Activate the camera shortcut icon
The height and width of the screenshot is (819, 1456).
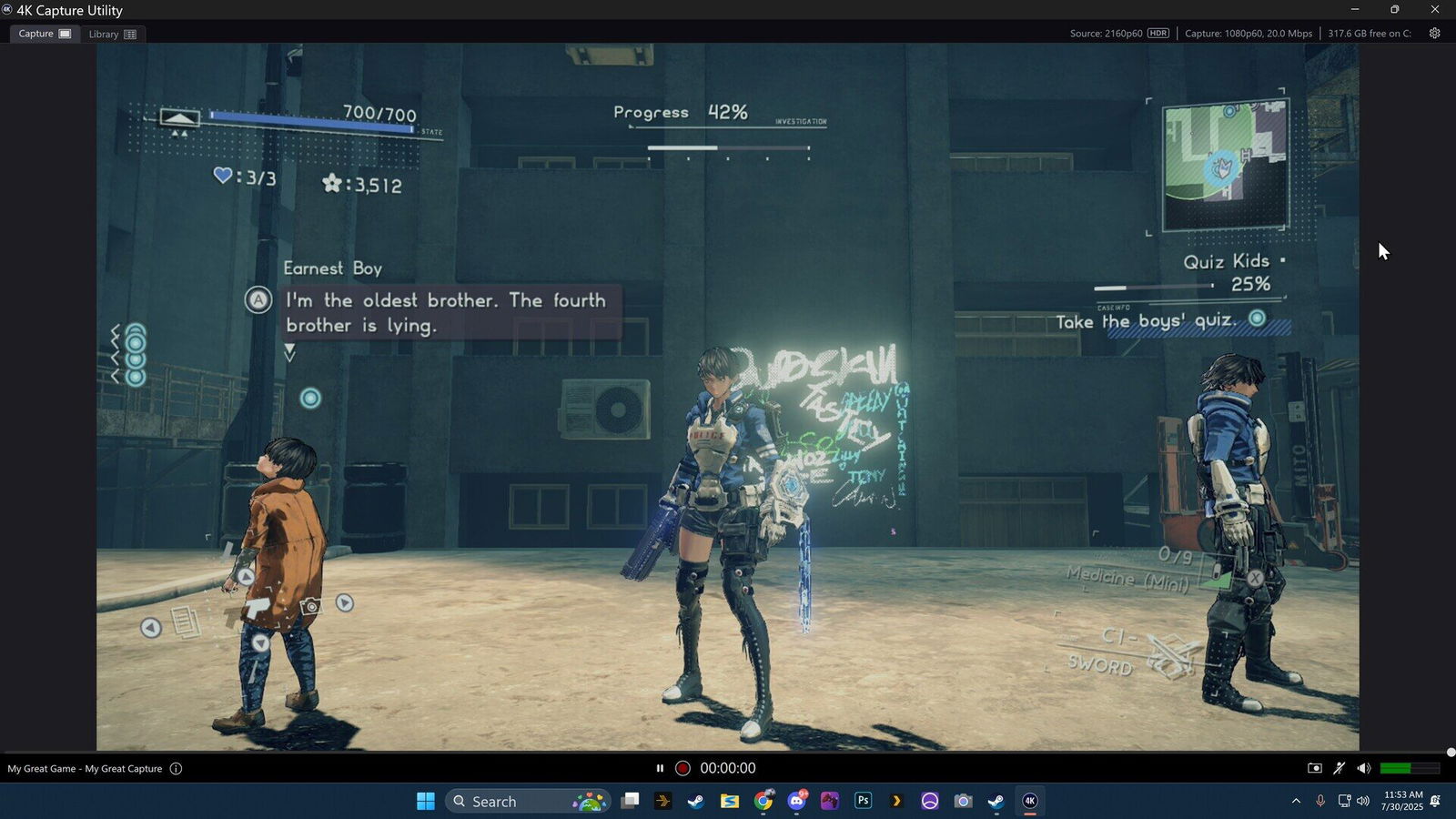pos(311,606)
